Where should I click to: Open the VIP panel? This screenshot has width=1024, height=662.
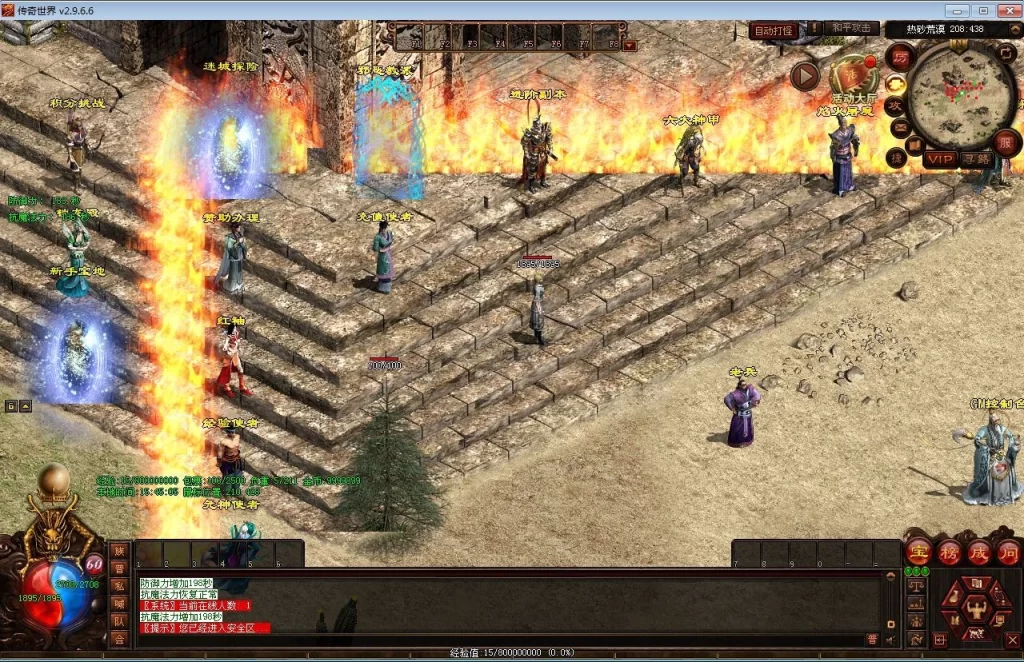(939, 159)
